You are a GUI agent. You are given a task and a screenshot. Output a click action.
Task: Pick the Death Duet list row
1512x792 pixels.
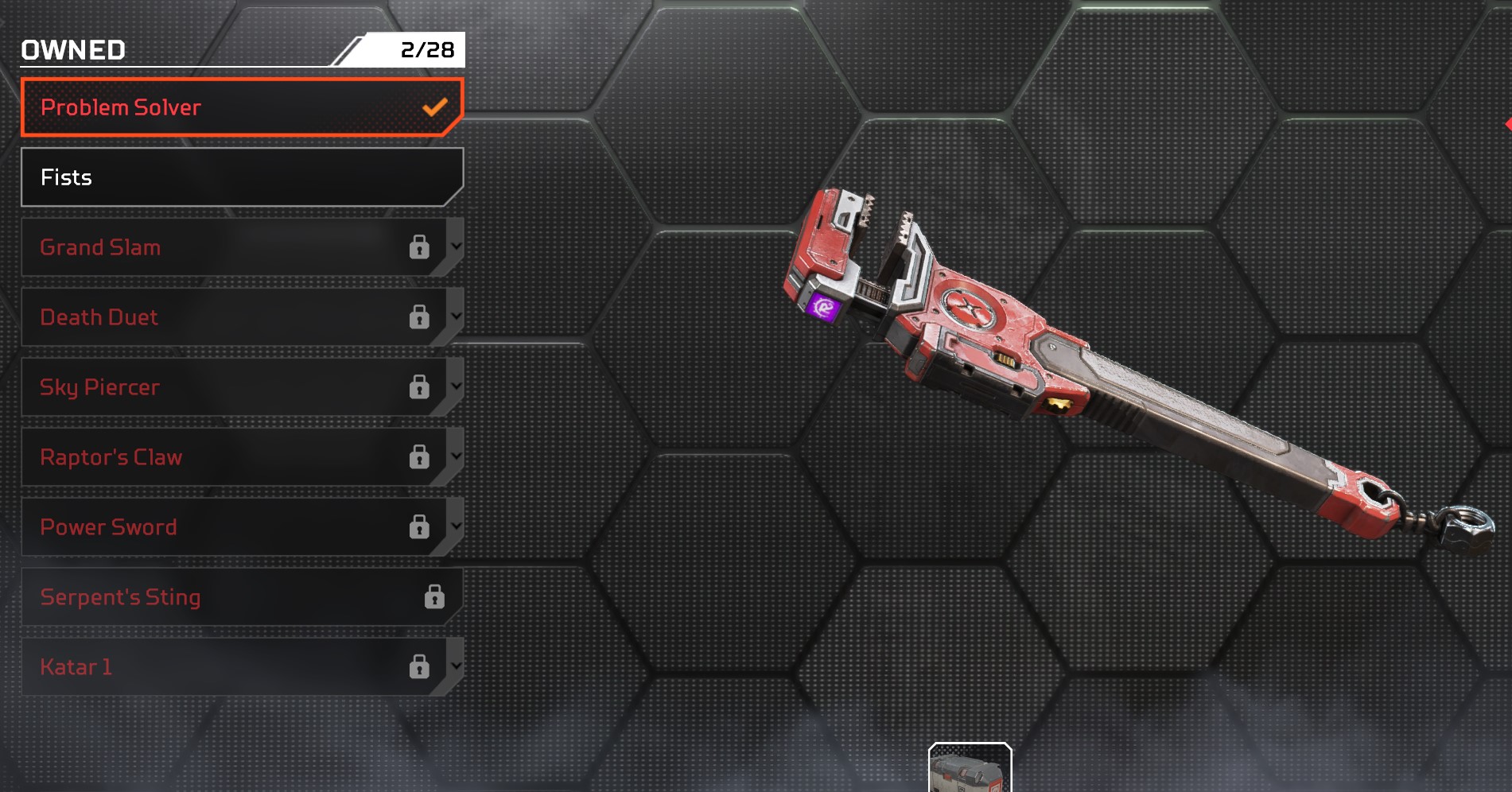223,317
